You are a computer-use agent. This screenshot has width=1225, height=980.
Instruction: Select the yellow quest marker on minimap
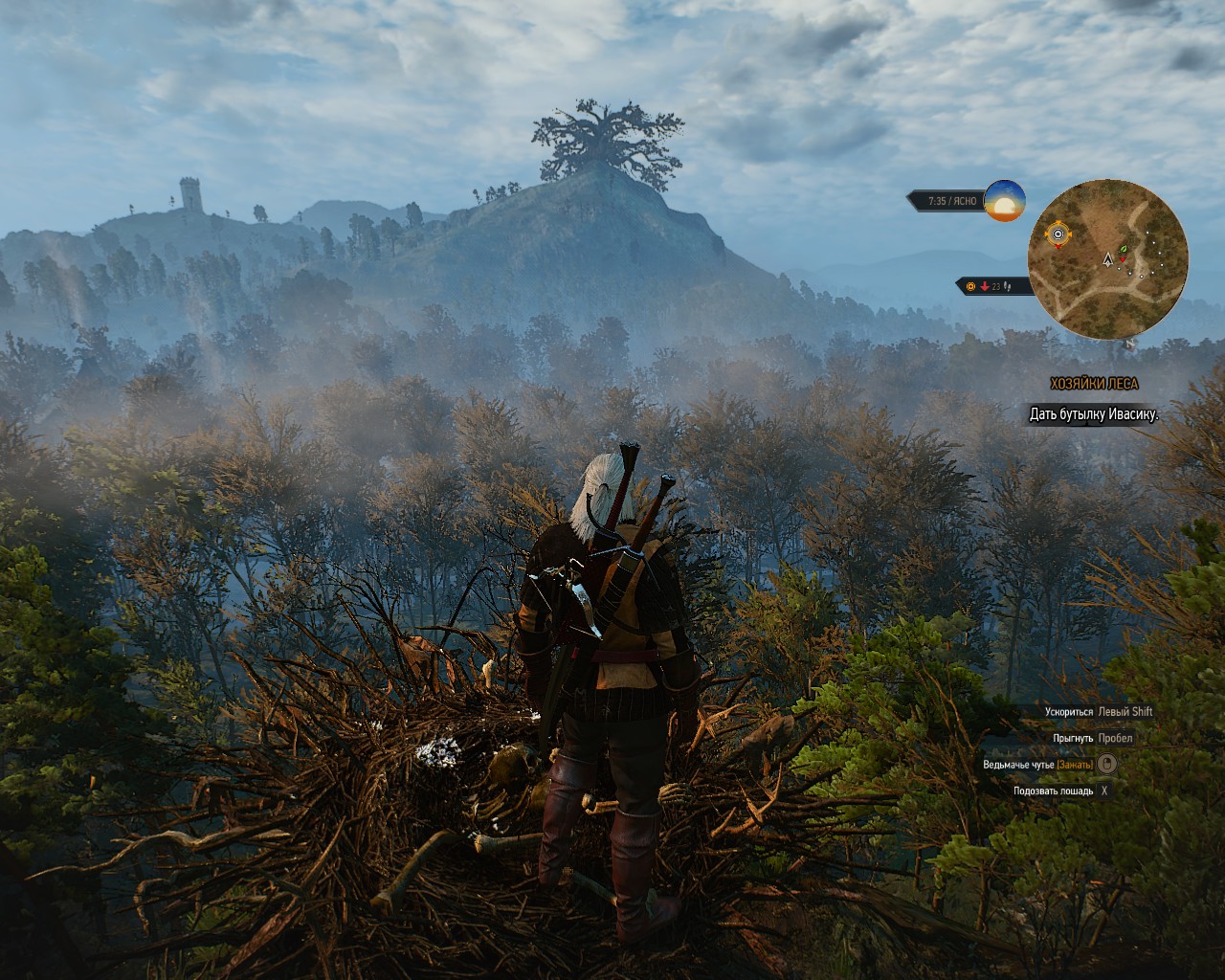pyautogui.click(x=1058, y=234)
